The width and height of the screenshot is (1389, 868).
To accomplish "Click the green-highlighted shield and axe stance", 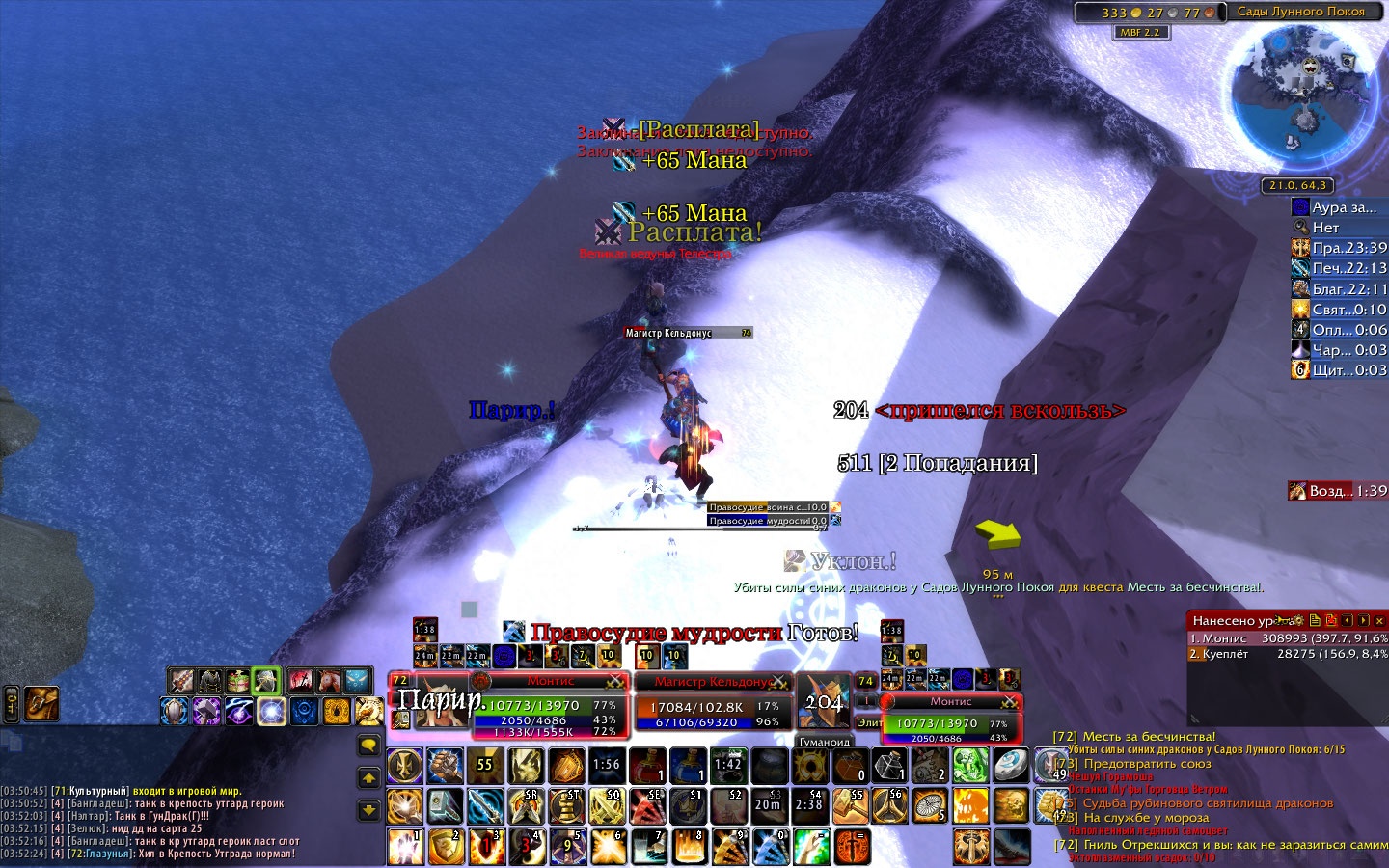I will [x=266, y=681].
